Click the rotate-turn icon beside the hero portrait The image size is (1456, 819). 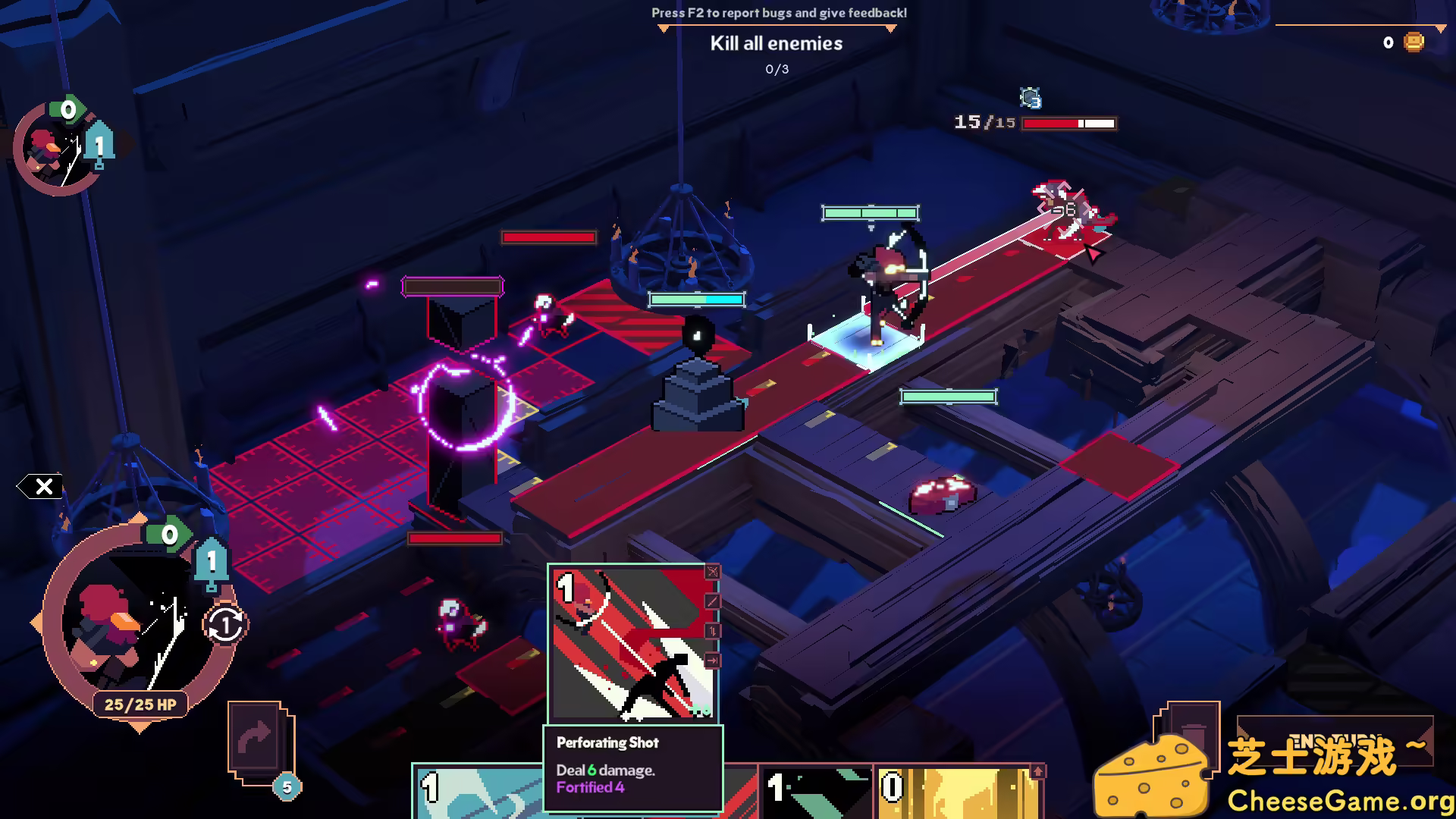(x=224, y=626)
